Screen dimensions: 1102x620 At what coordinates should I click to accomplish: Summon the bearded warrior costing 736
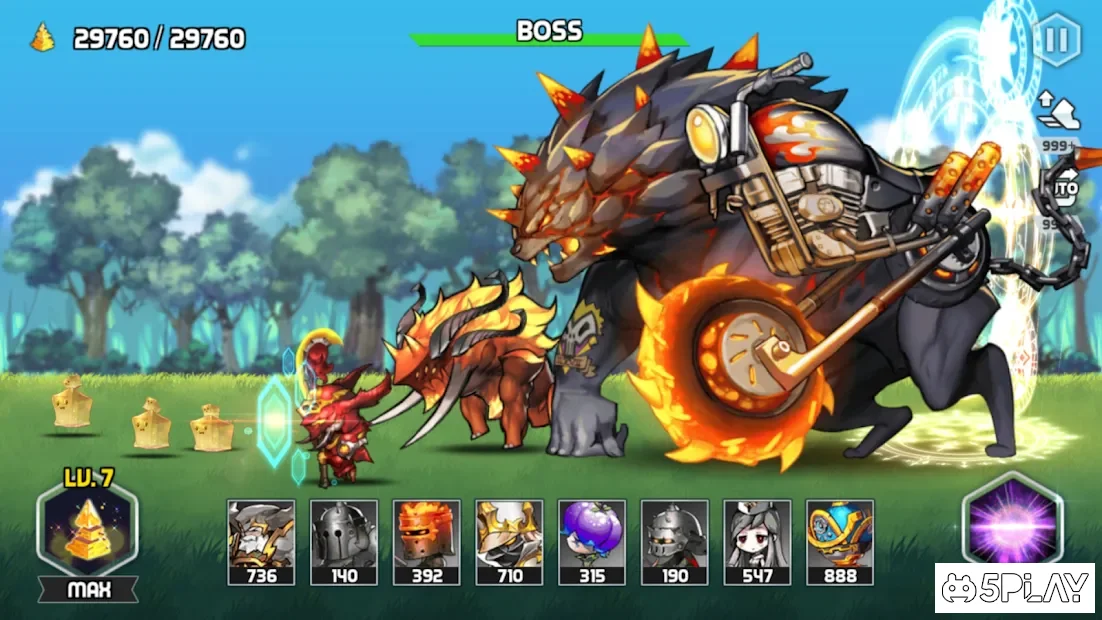click(261, 541)
